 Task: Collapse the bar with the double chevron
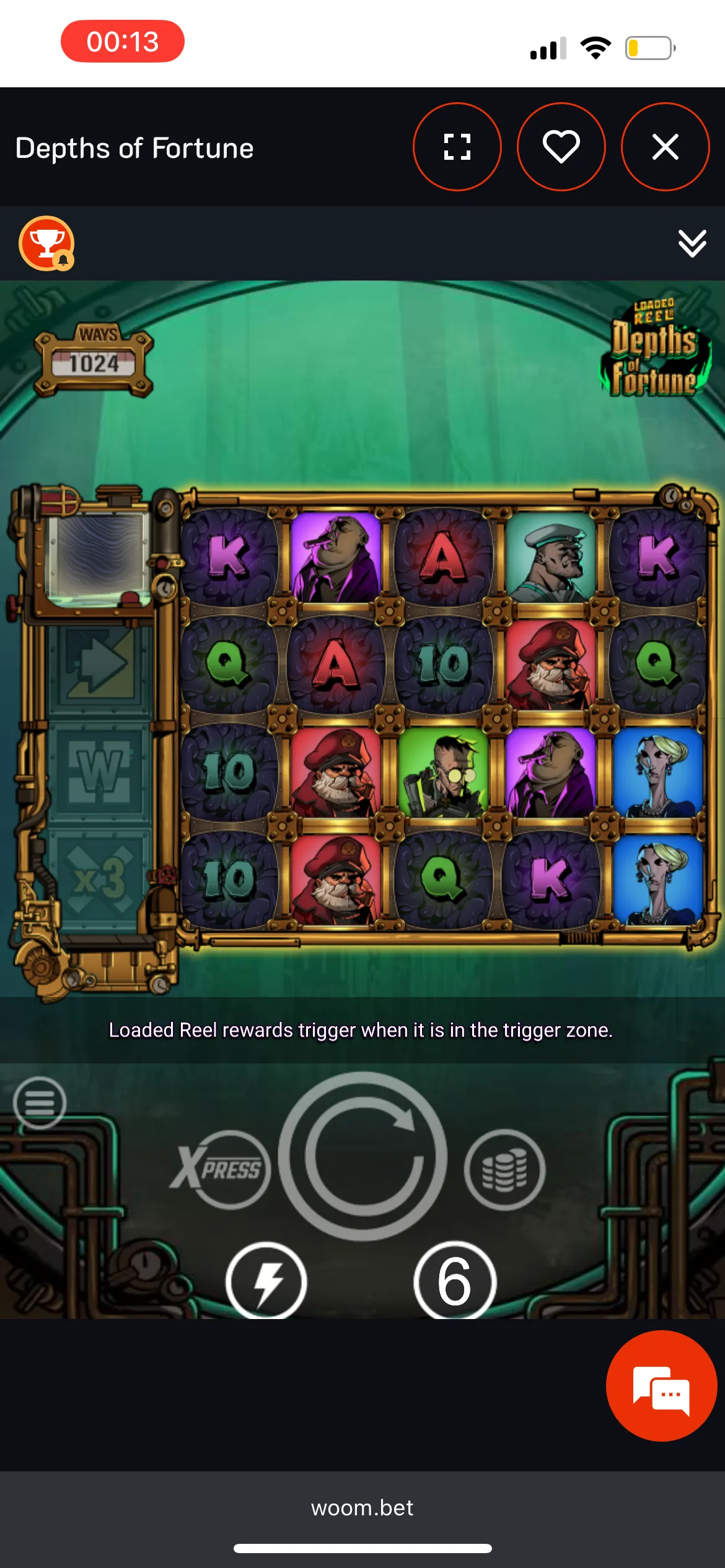coord(692,243)
